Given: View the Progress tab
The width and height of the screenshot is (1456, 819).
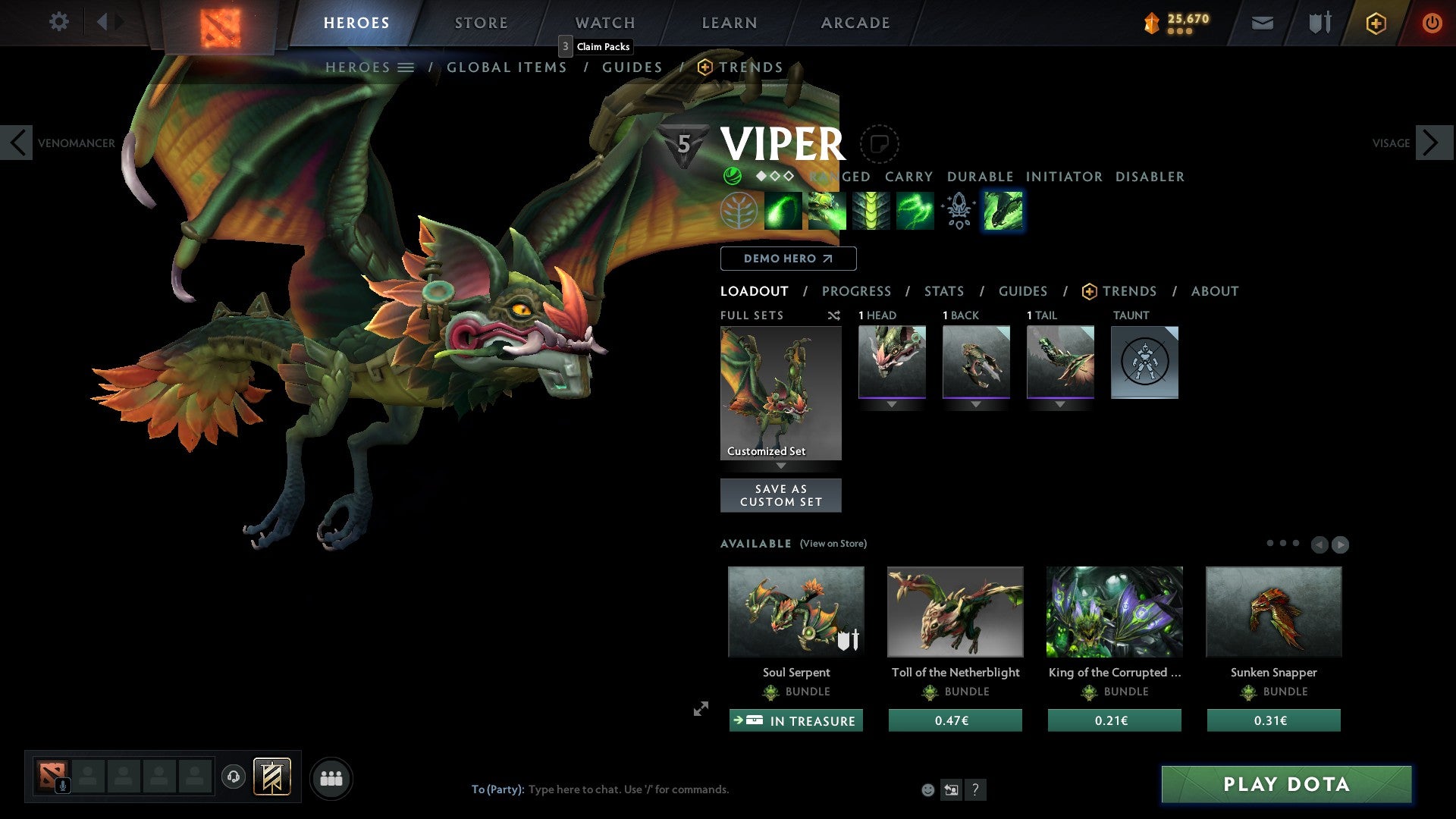Looking at the screenshot, I should [x=856, y=291].
